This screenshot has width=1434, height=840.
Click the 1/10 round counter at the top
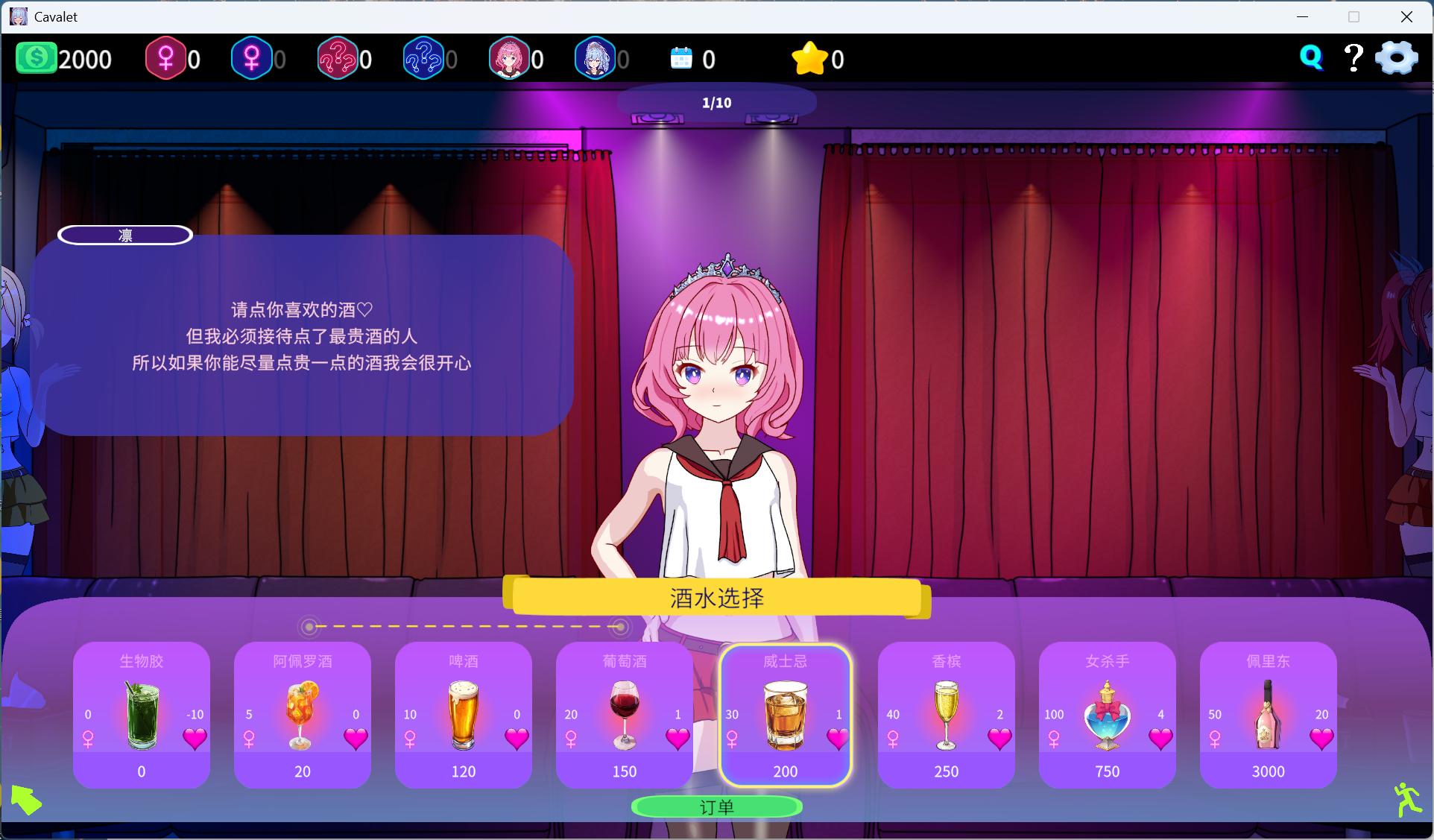(716, 102)
